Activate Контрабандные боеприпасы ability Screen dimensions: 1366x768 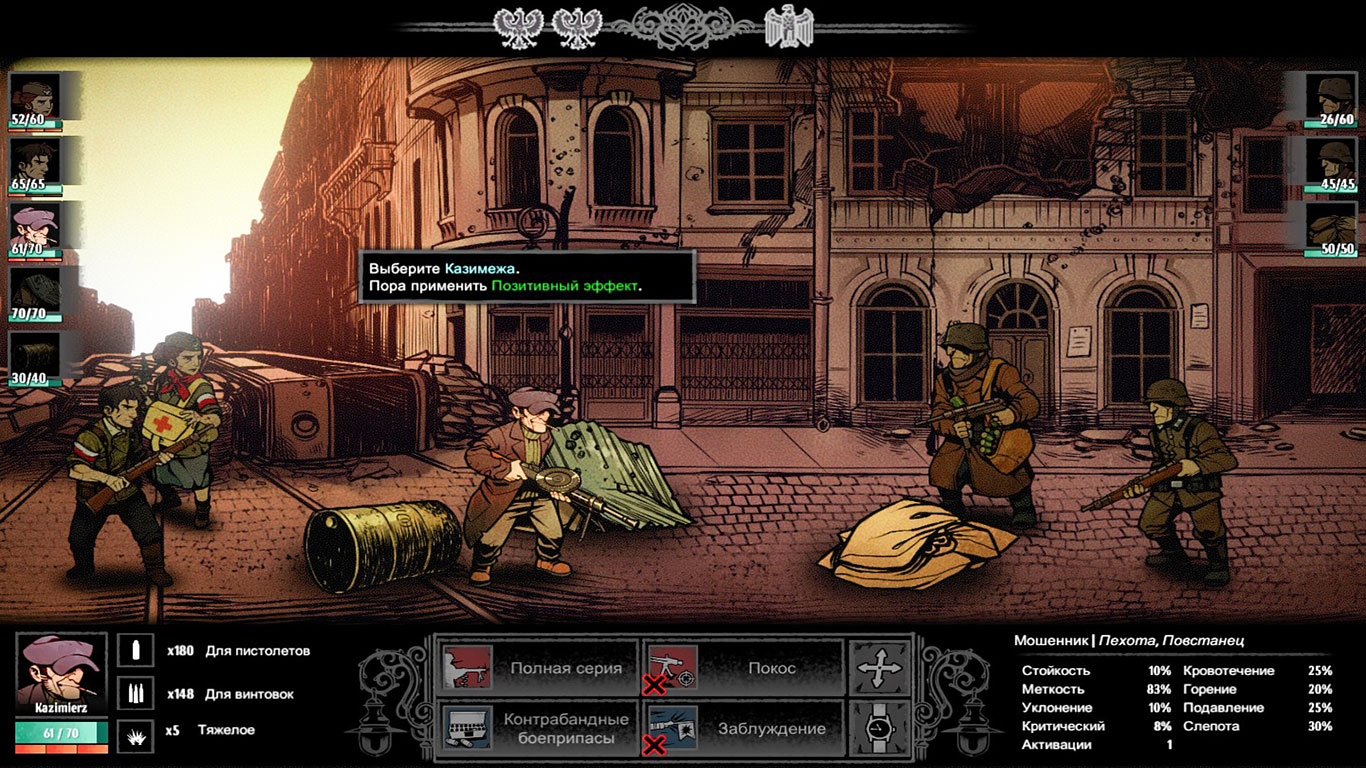538,728
